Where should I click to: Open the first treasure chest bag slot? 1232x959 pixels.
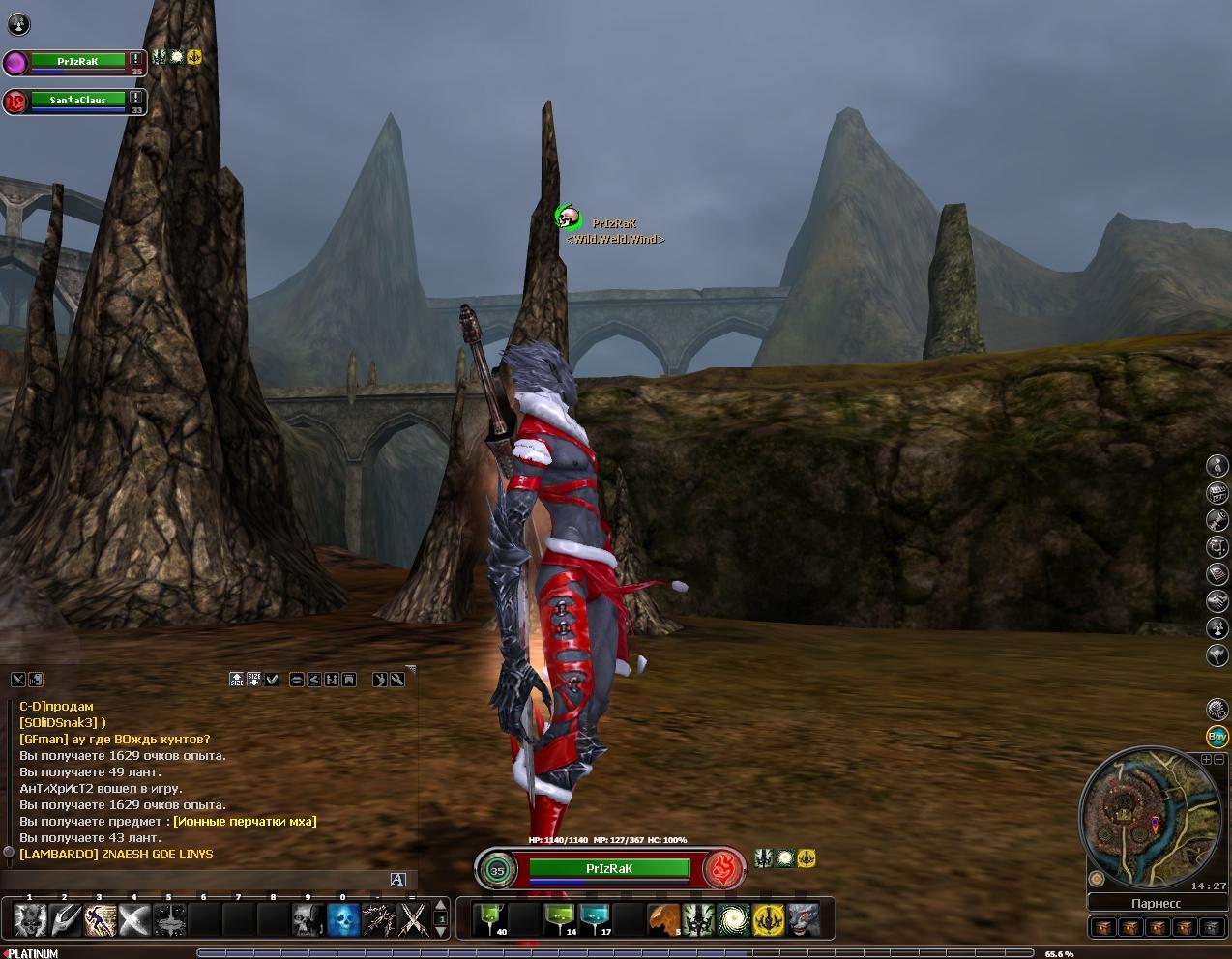(x=1101, y=928)
